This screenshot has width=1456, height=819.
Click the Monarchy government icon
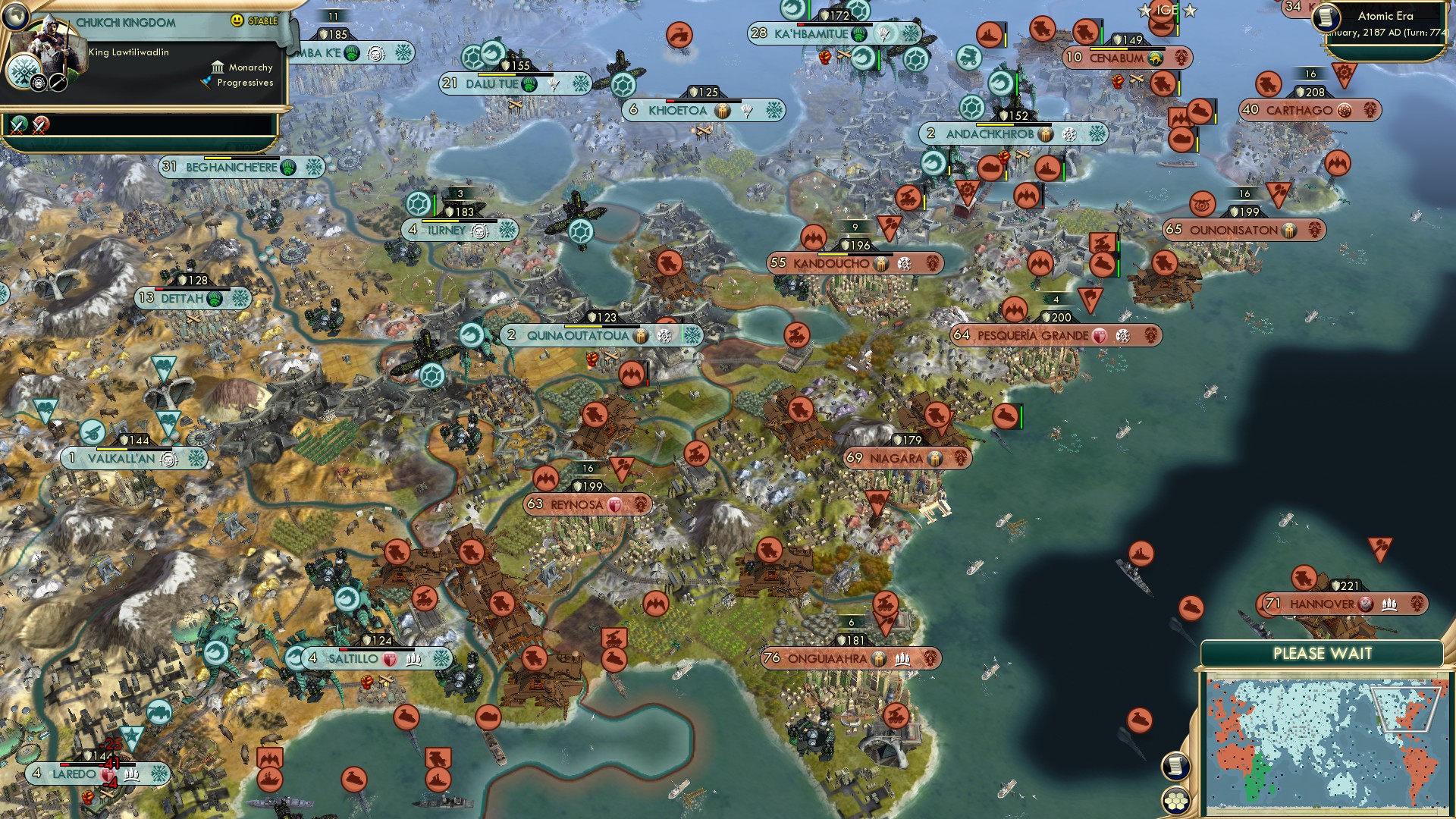[218, 68]
